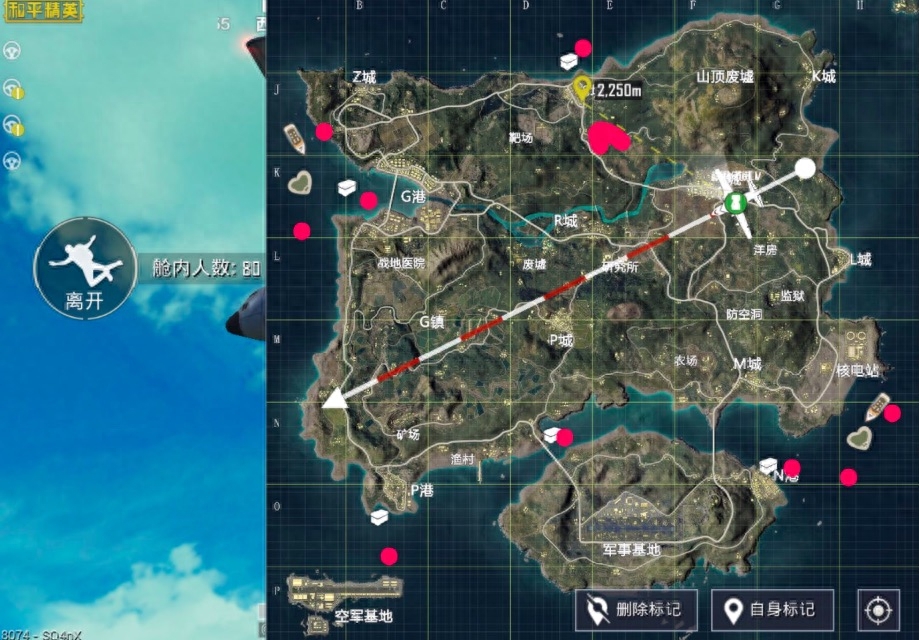Select the yellow waypoint pin on the map
Viewport: 919px width, 640px height.
click(582, 88)
